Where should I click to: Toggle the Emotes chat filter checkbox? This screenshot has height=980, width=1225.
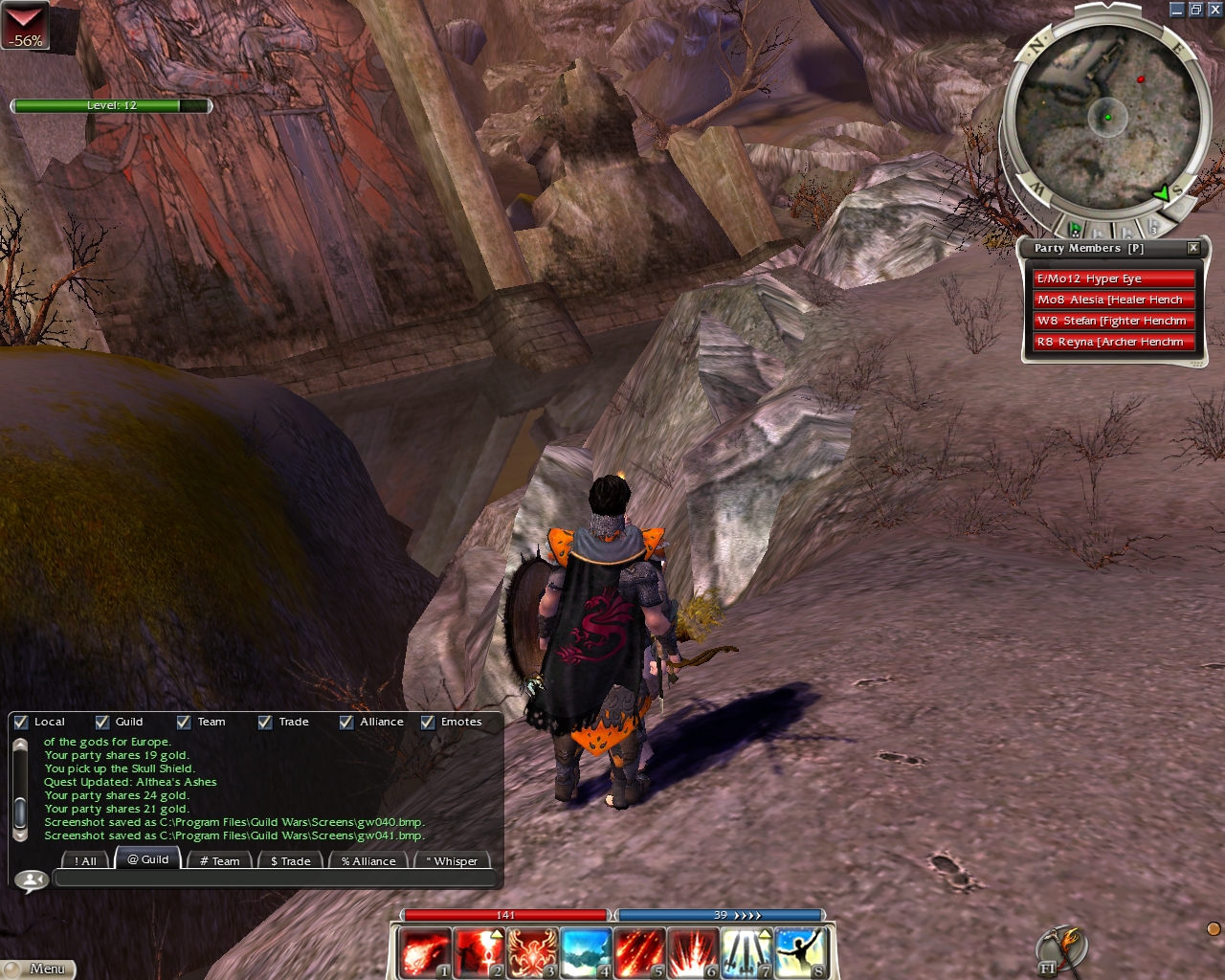coord(428,723)
